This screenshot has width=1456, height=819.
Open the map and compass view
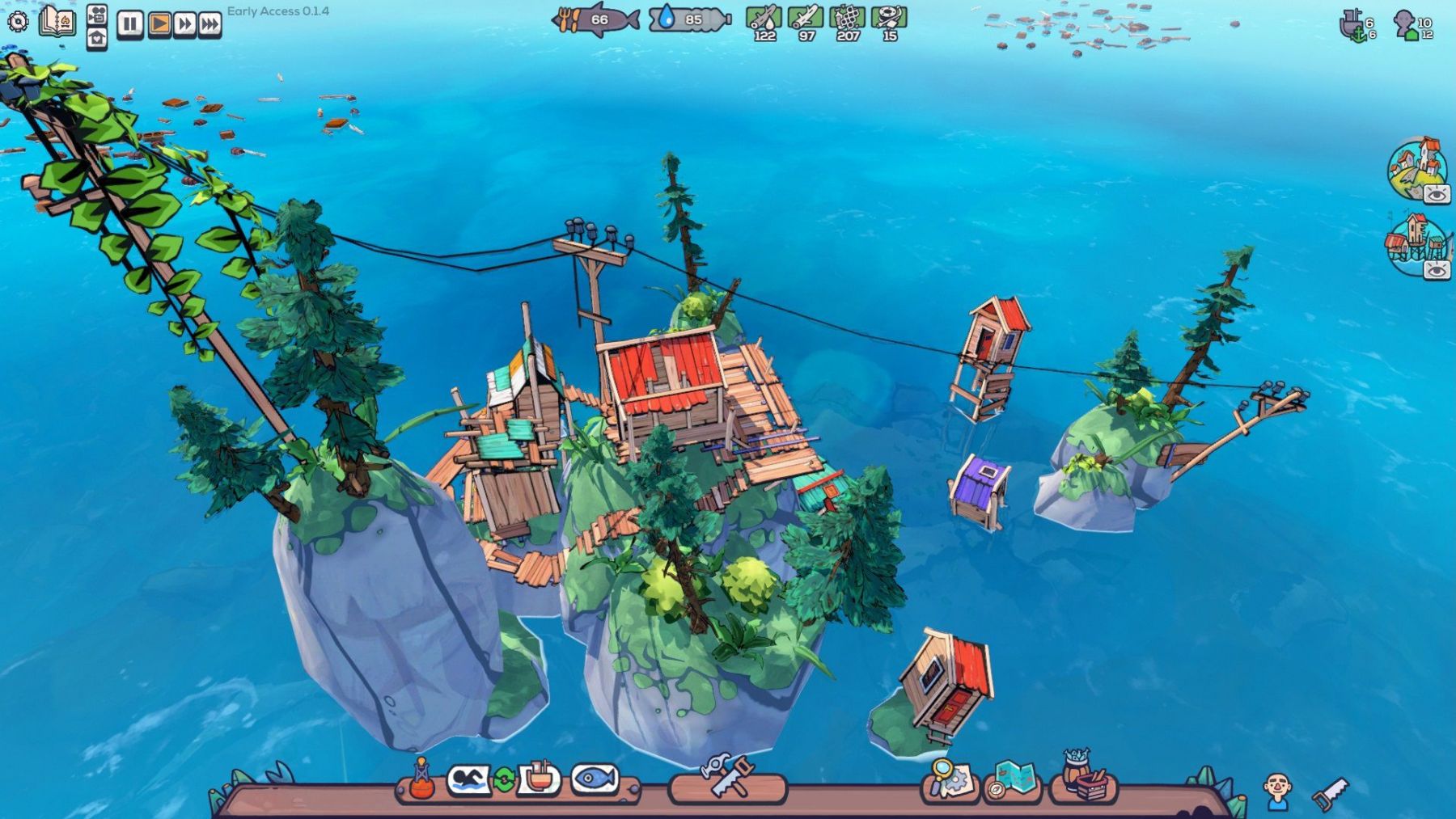click(1012, 779)
